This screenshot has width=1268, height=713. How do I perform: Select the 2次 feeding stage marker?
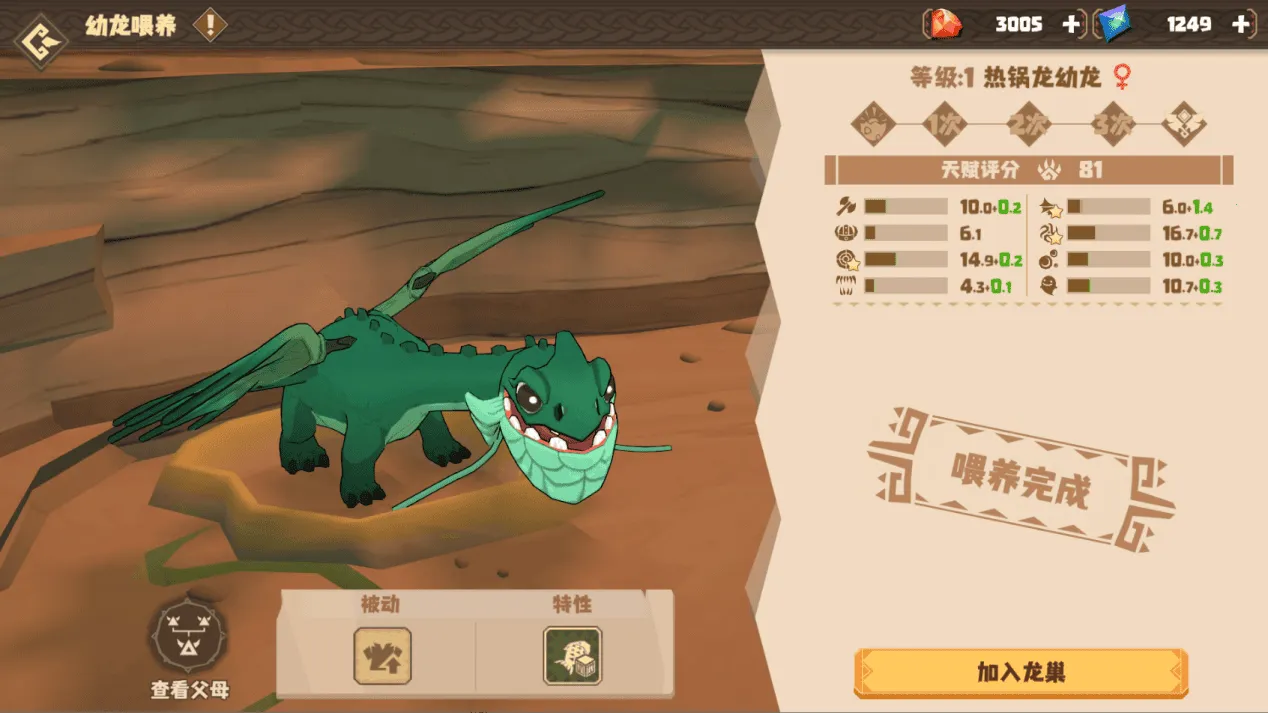1028,125
